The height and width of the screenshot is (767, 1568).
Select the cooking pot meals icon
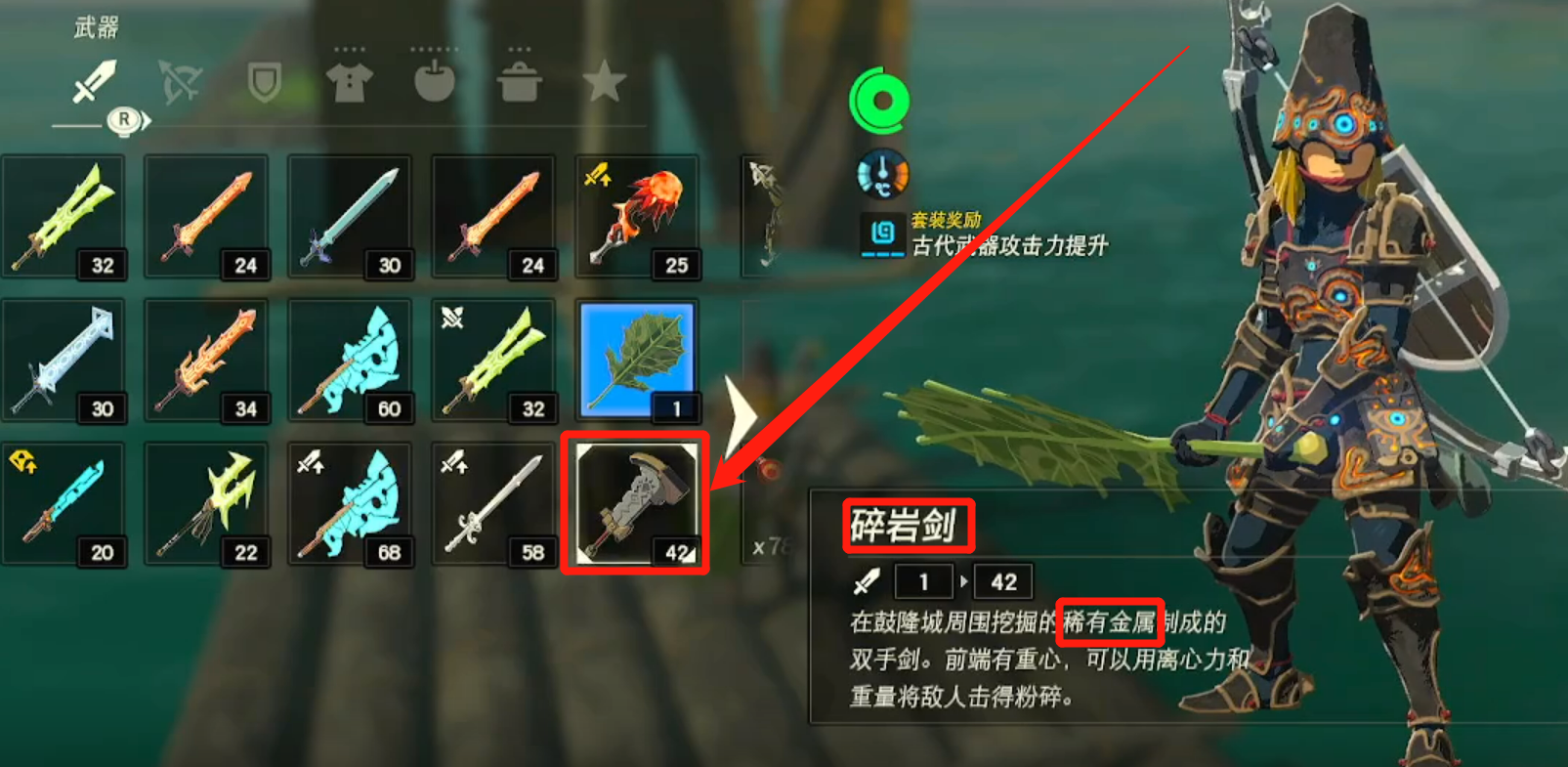click(521, 83)
